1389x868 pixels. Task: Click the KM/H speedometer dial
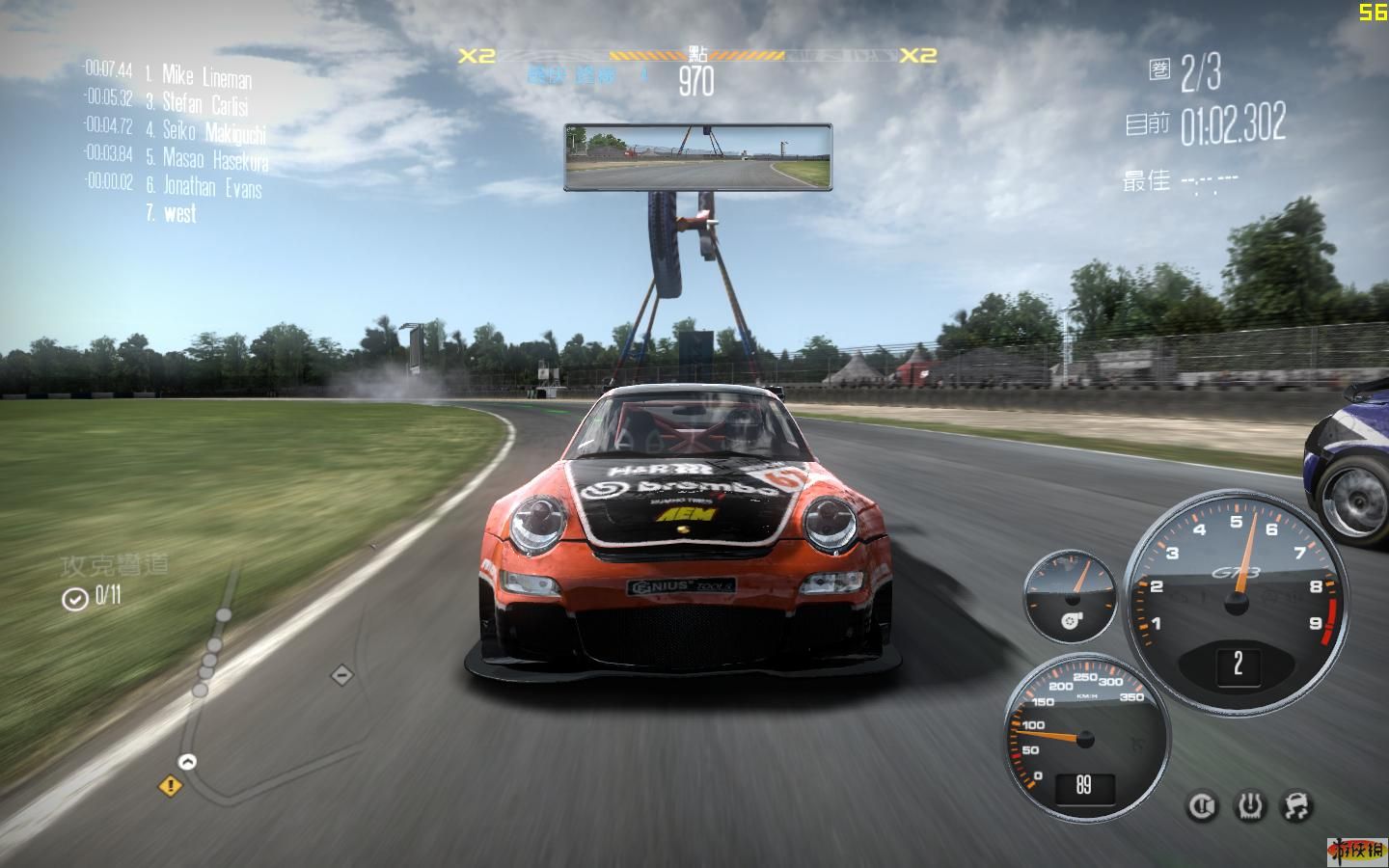(x=1085, y=738)
